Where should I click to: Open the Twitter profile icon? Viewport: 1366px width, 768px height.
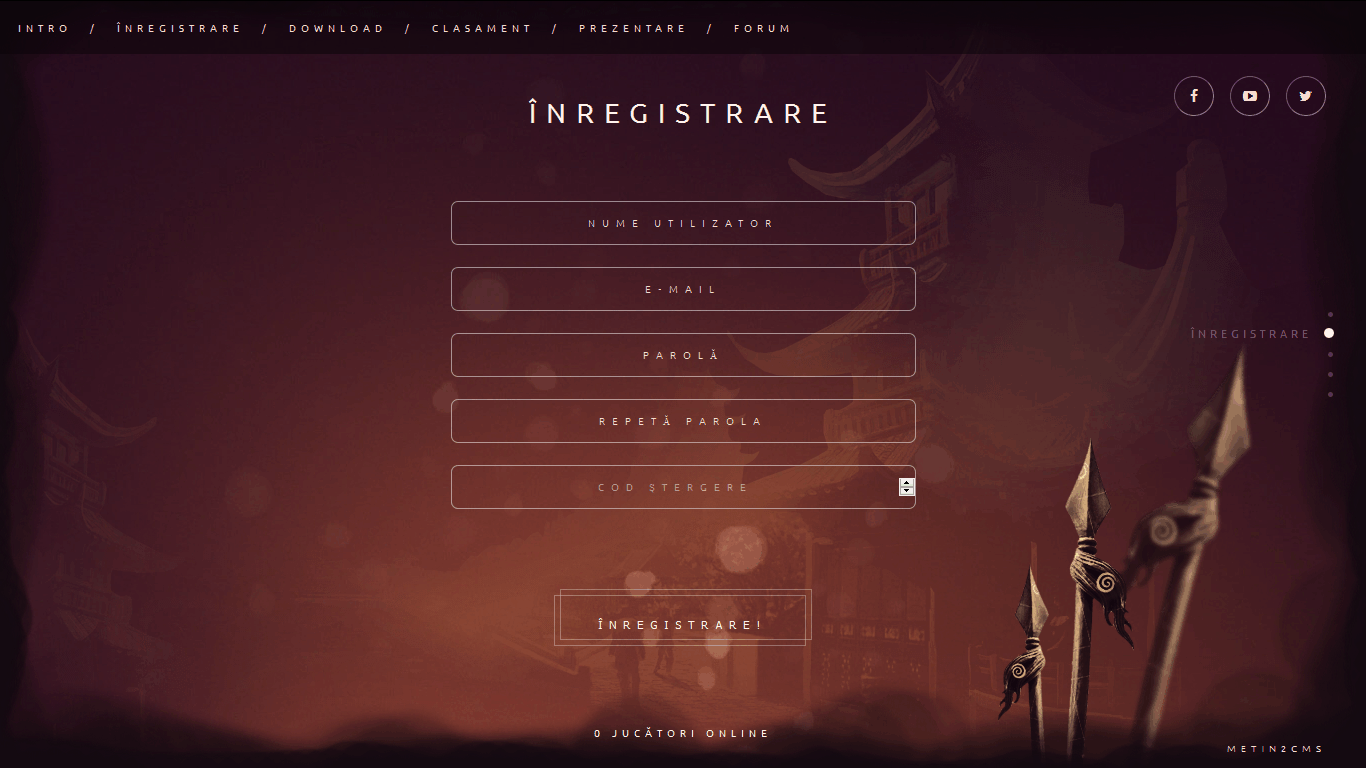click(1305, 96)
